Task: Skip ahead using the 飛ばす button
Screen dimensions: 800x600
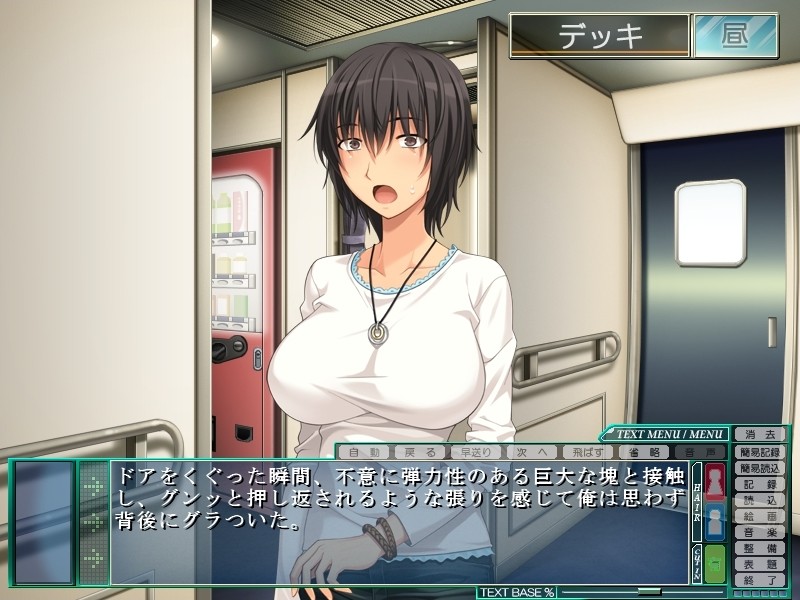Action: 588,452
